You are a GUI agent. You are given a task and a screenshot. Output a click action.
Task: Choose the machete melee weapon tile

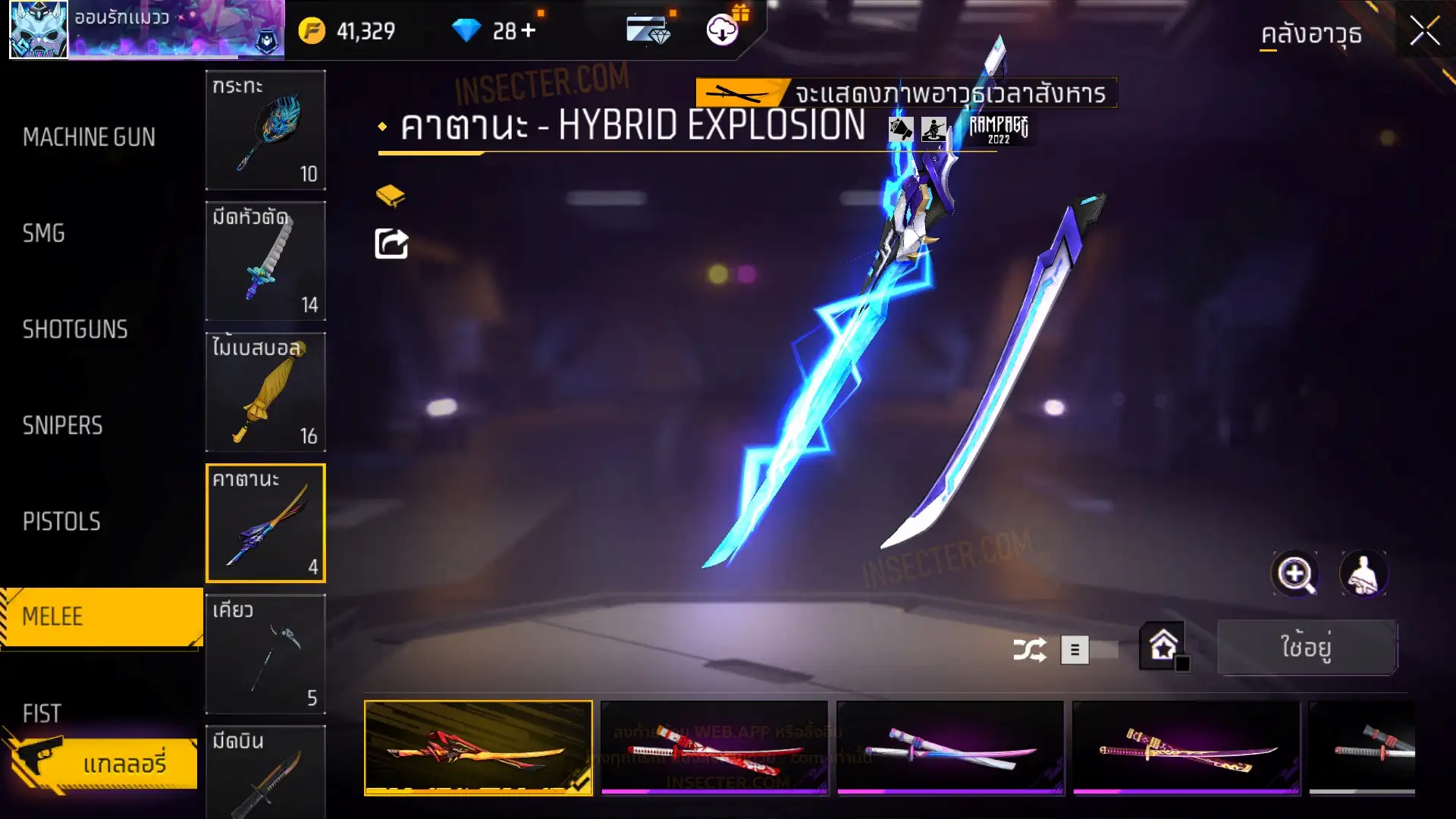(x=265, y=262)
